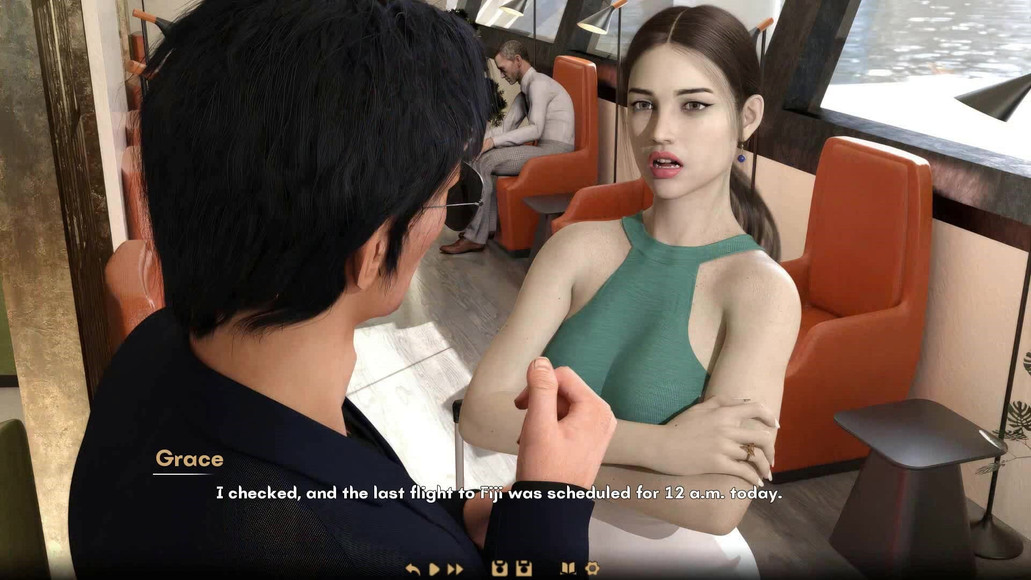Click the rollback arrow icon
Image resolution: width=1031 pixels, height=580 pixels.
point(413,569)
